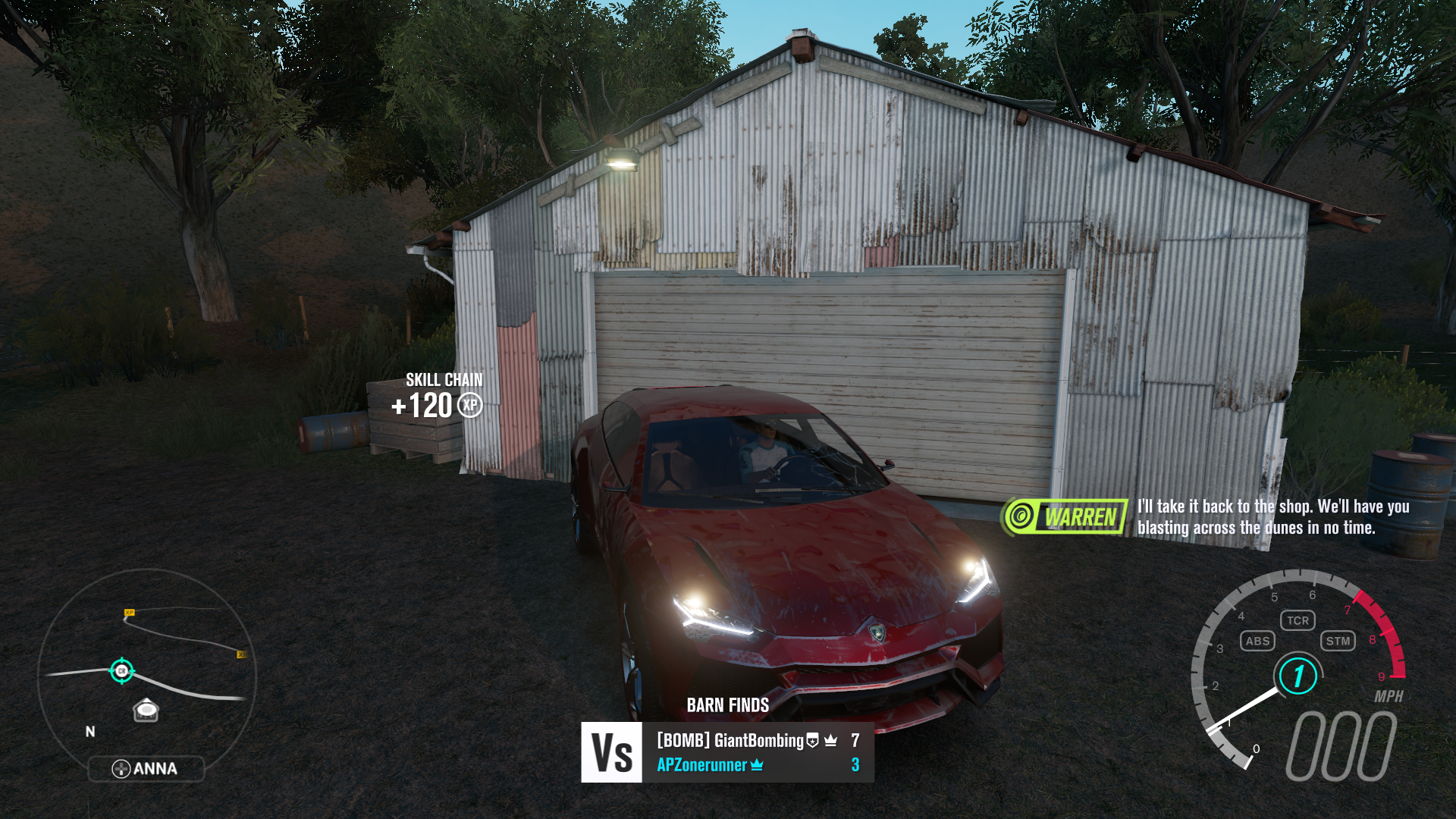Toggle the TCR traction control indicator
Viewport: 1456px width, 819px height.
pyautogui.click(x=1298, y=620)
